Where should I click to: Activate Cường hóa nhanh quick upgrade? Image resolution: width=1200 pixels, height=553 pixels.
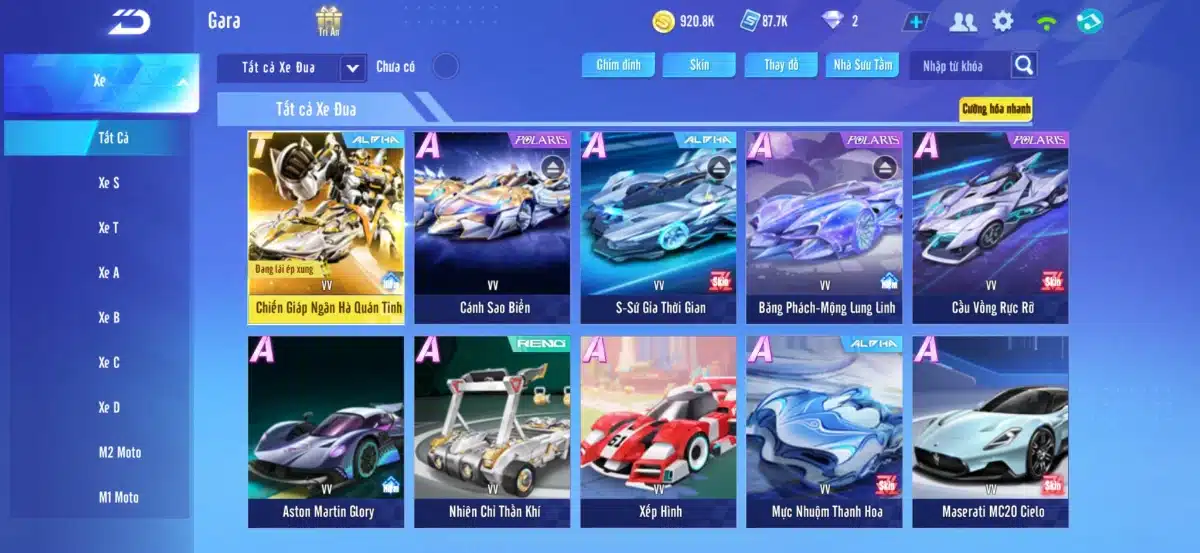click(x=995, y=108)
